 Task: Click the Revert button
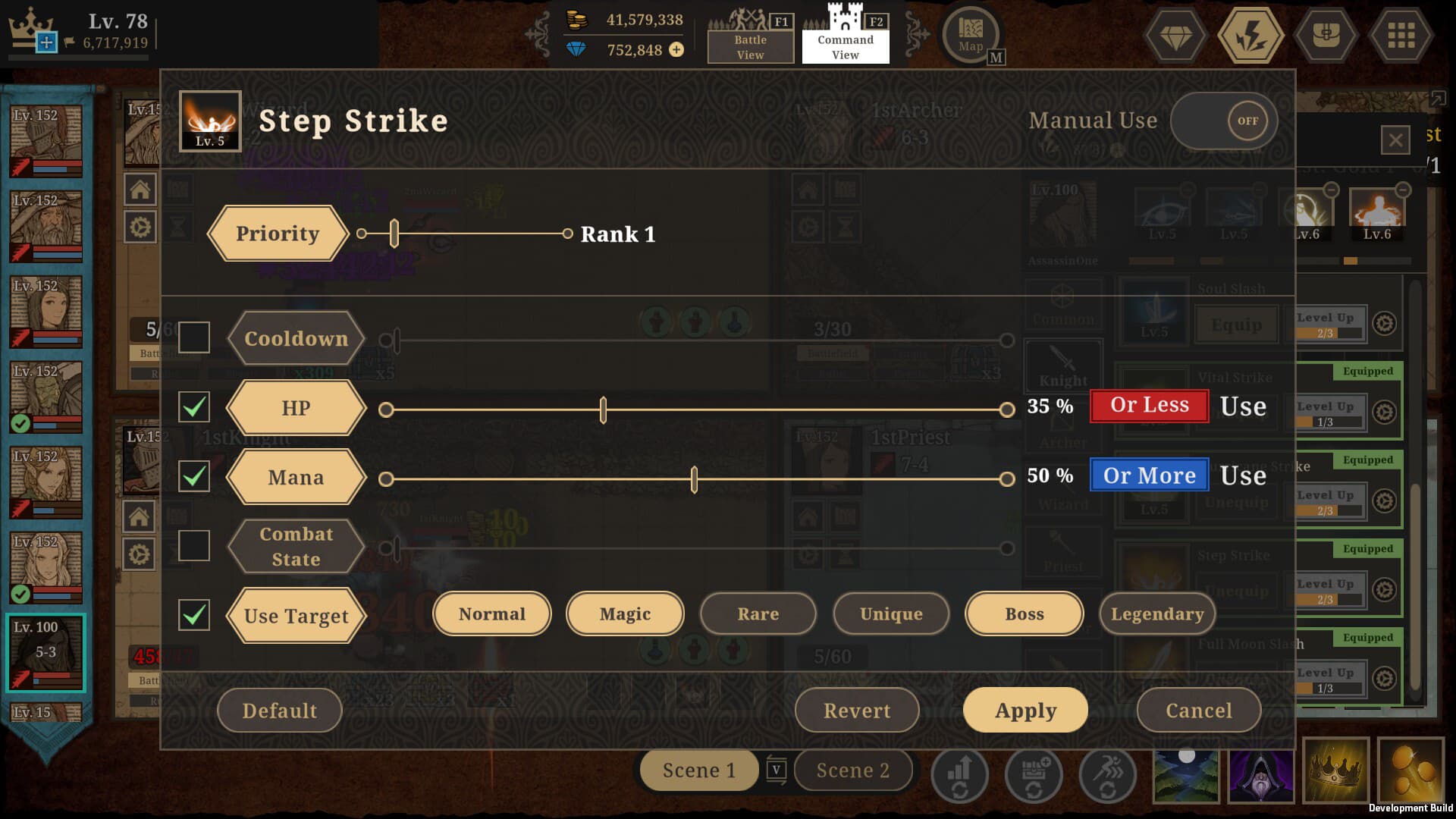tap(857, 711)
